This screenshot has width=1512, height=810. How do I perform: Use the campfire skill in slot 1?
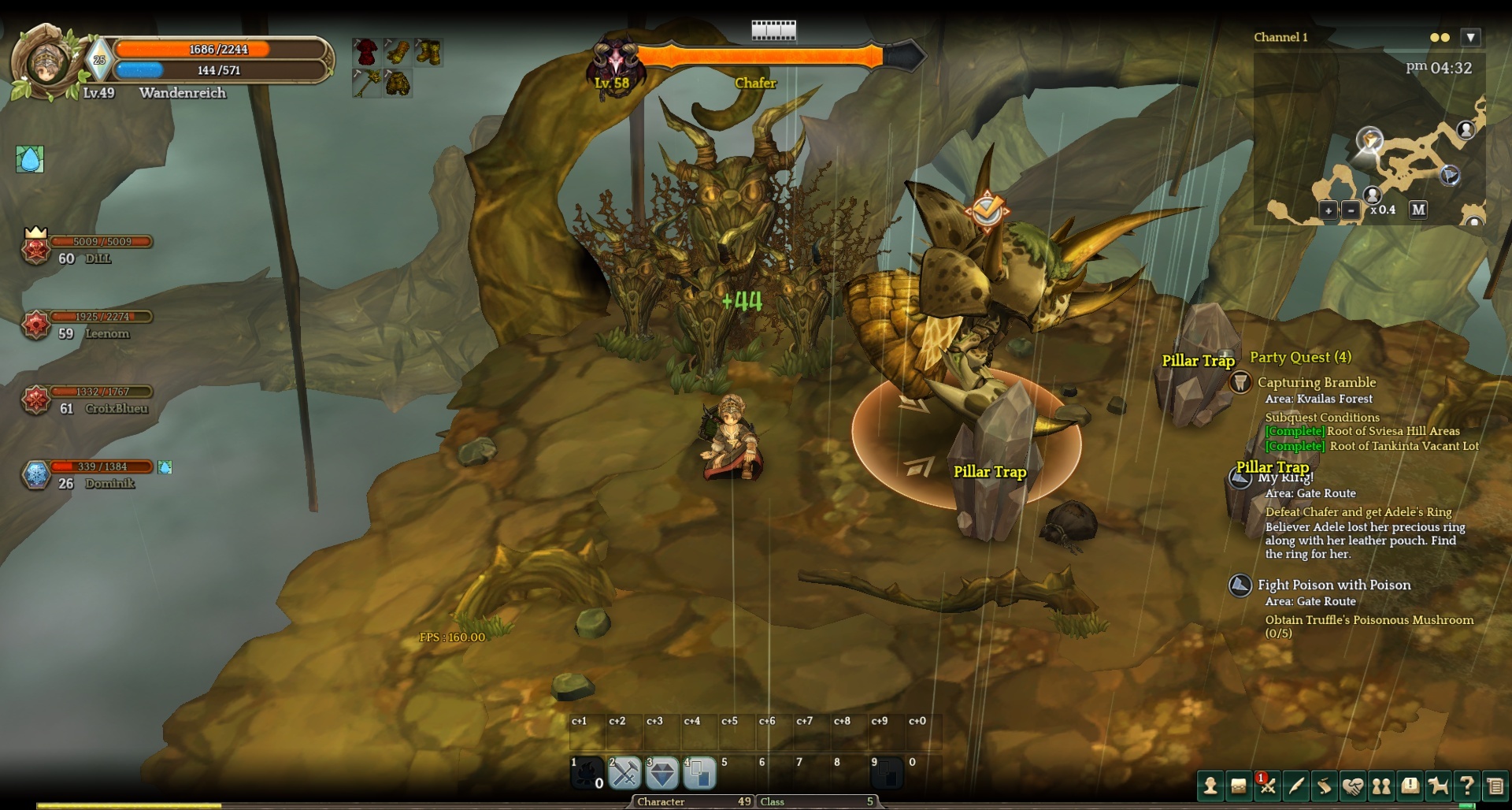click(587, 775)
